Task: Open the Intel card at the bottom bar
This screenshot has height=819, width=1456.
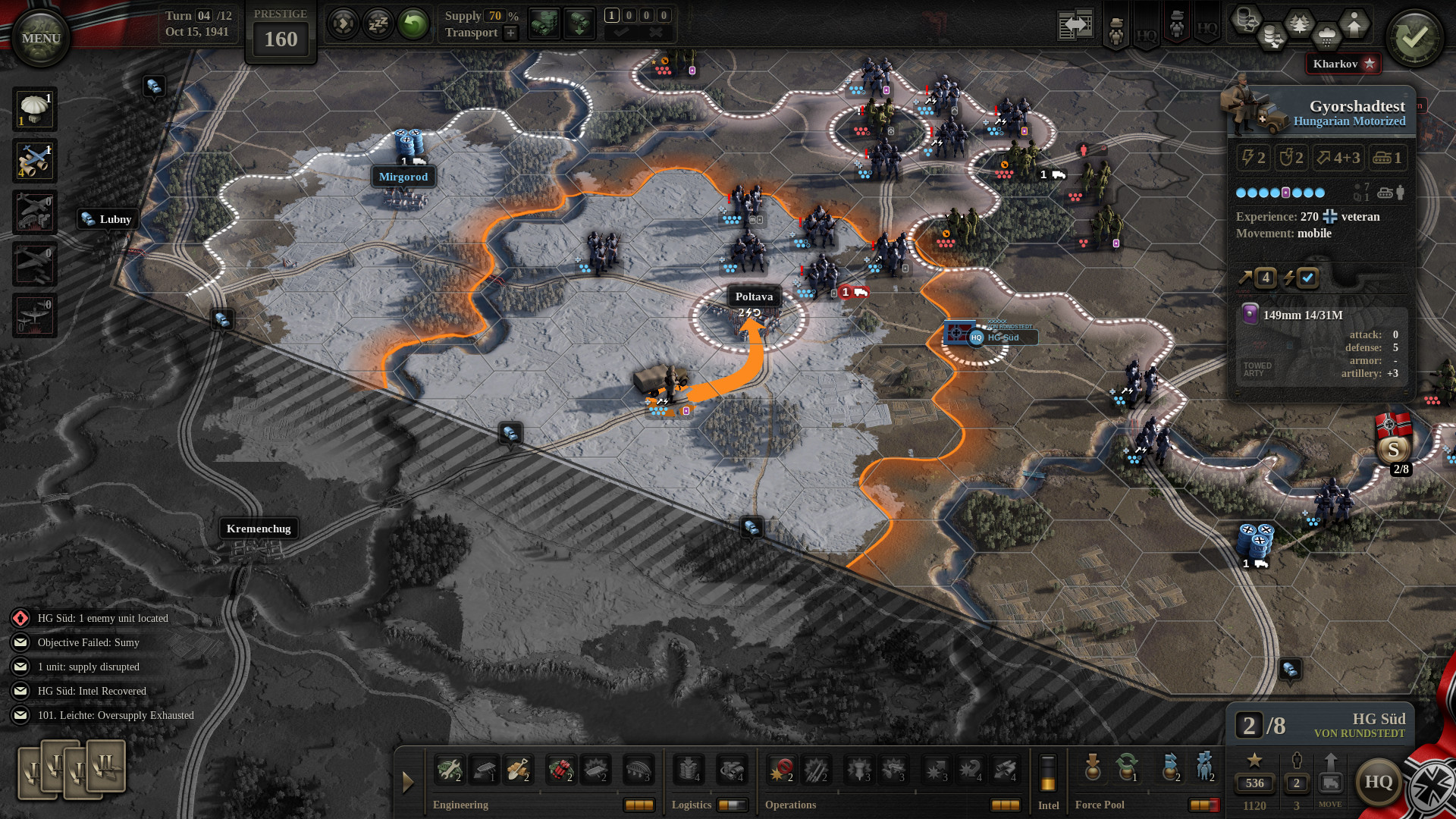Action: coord(1049,772)
